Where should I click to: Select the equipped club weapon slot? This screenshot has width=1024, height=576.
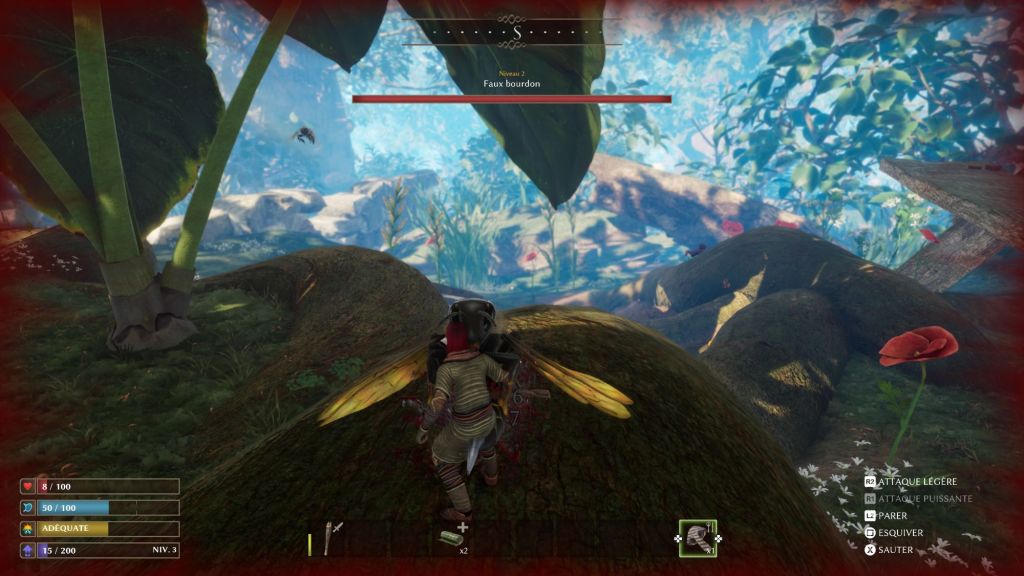332,537
